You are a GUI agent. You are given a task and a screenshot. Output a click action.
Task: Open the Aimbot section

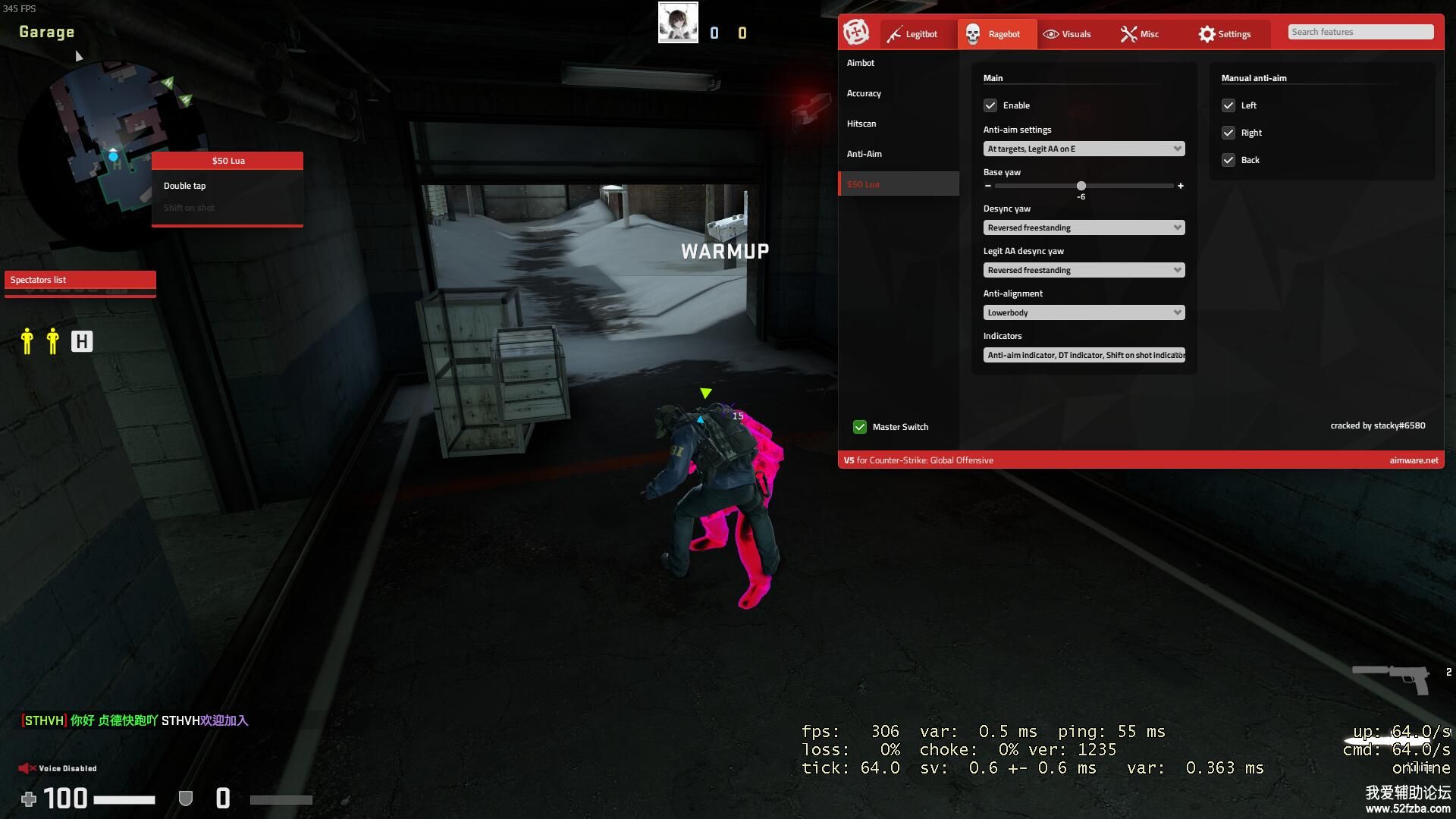click(861, 63)
